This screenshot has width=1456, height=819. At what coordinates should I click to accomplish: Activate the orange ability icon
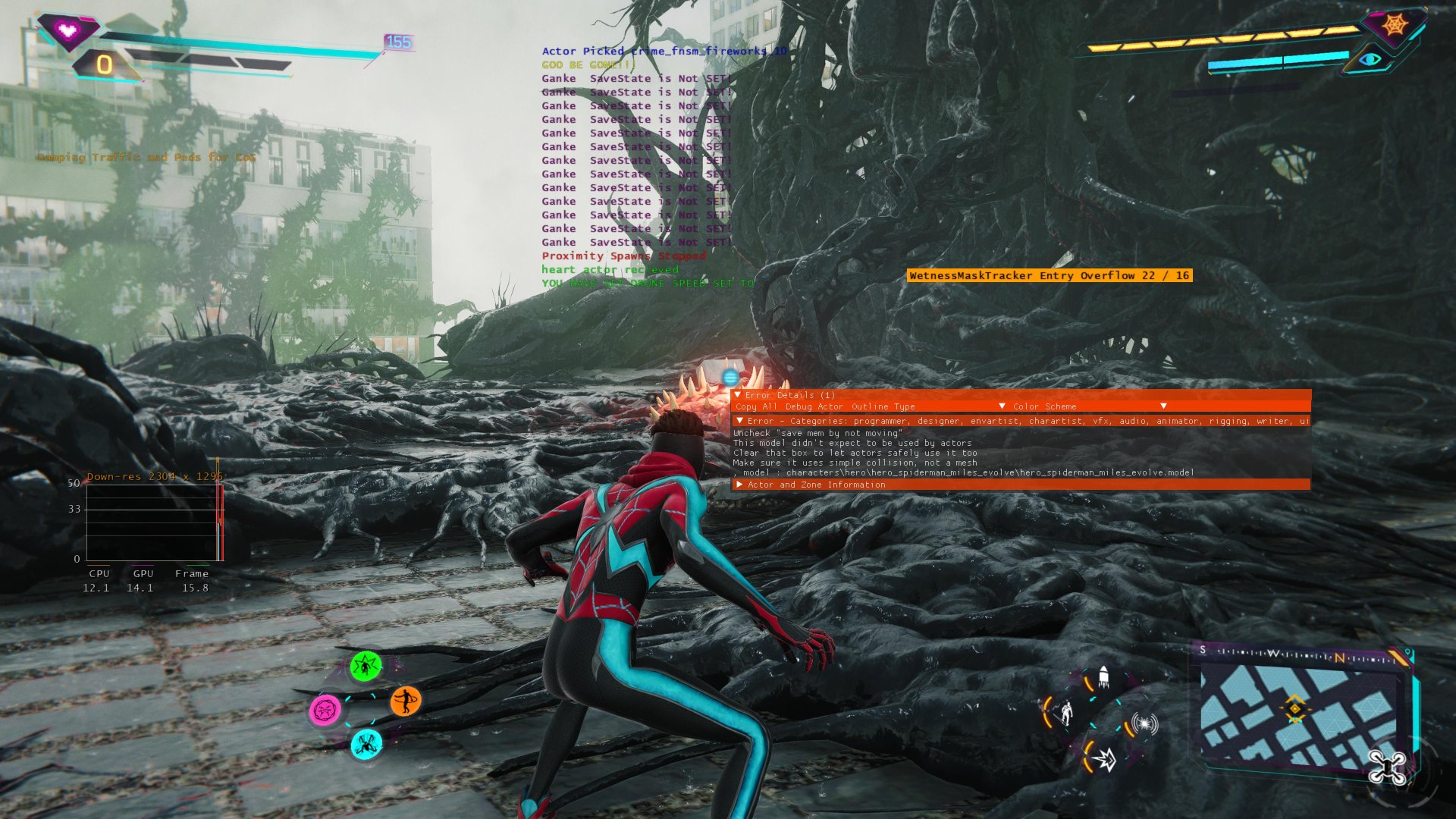[x=406, y=701]
